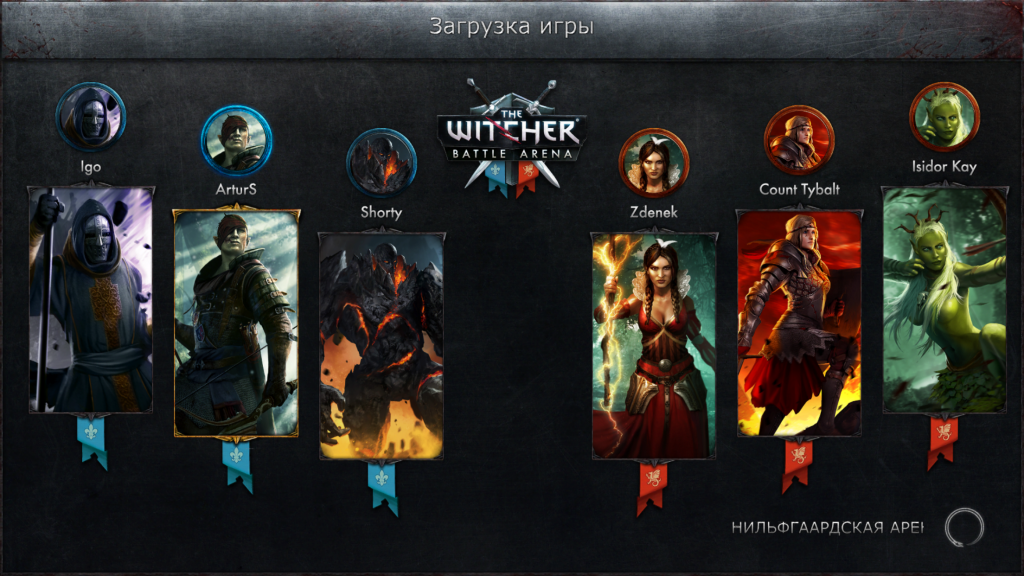Choose Zdenek's sorceress hero card
1024x576 pixels.
[x=654, y=346]
